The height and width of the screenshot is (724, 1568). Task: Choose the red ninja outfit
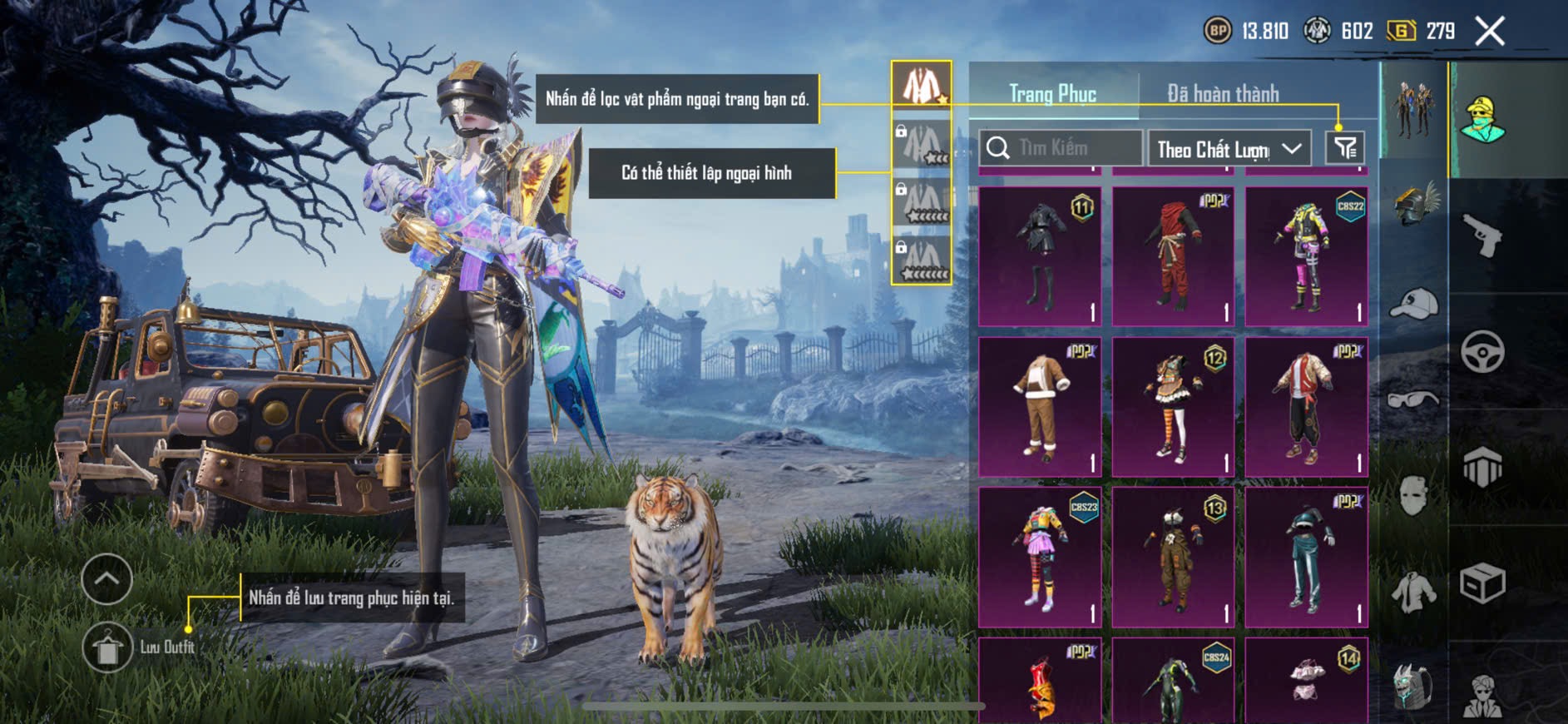[x=1173, y=255]
